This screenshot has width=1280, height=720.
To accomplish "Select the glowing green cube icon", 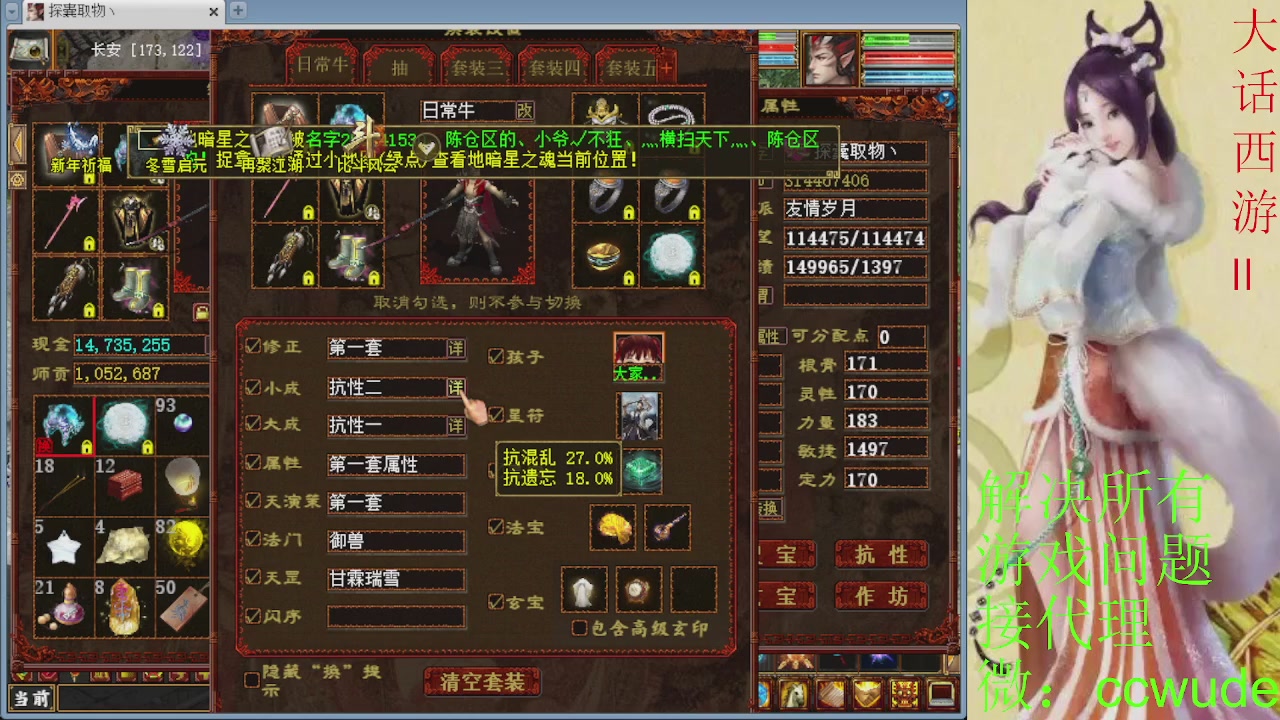I will point(644,472).
